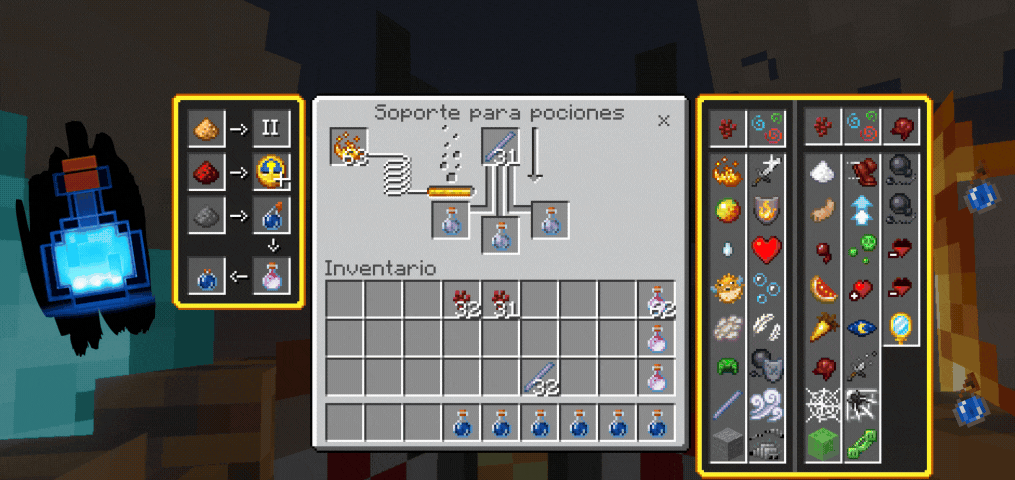Select the pufferfish ingredient icon
The width and height of the screenshot is (1015, 480).
coord(727,289)
